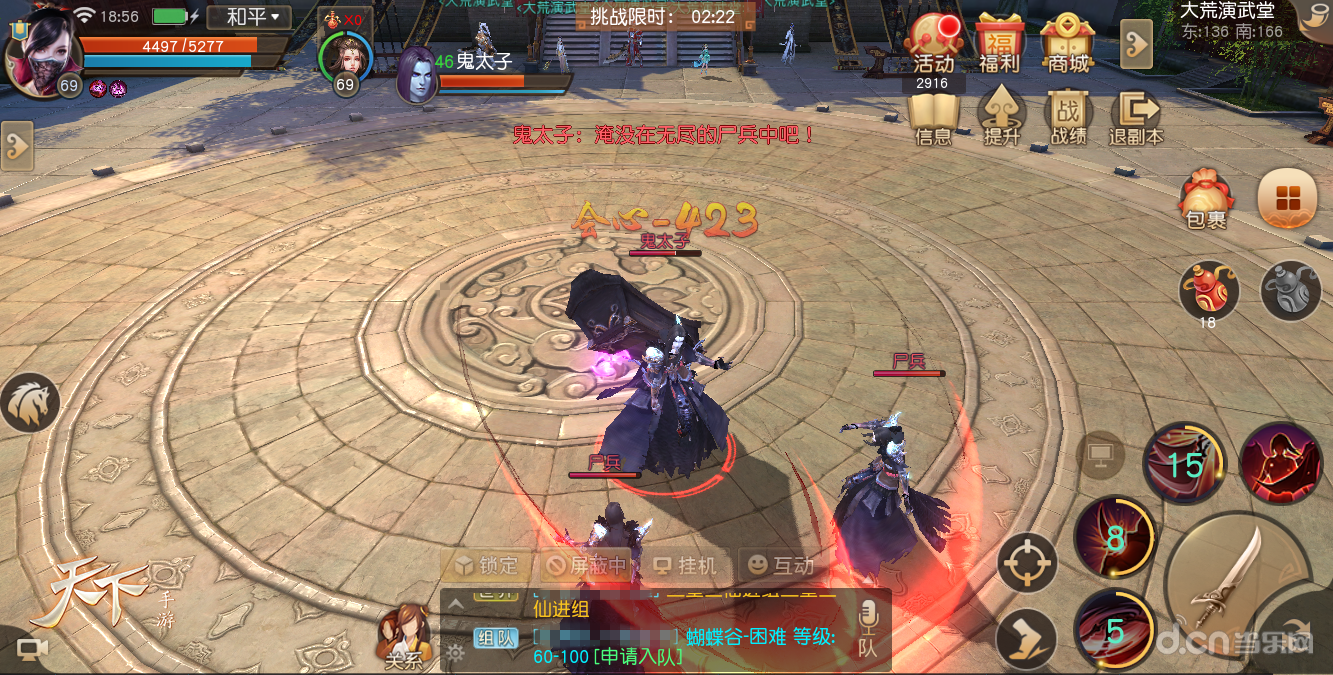1333x675 pixels.
Task: Open the 活动 activities menu
Action: (934, 44)
